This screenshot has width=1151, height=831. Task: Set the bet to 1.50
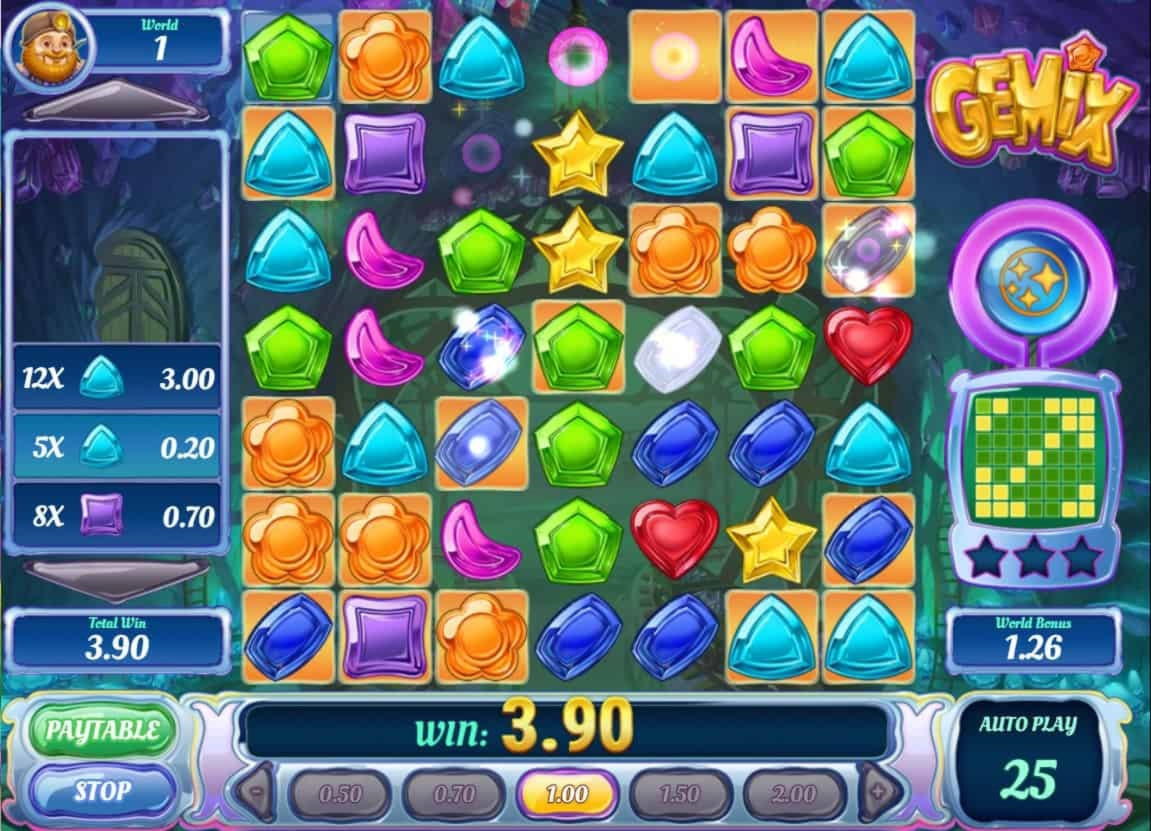680,795
